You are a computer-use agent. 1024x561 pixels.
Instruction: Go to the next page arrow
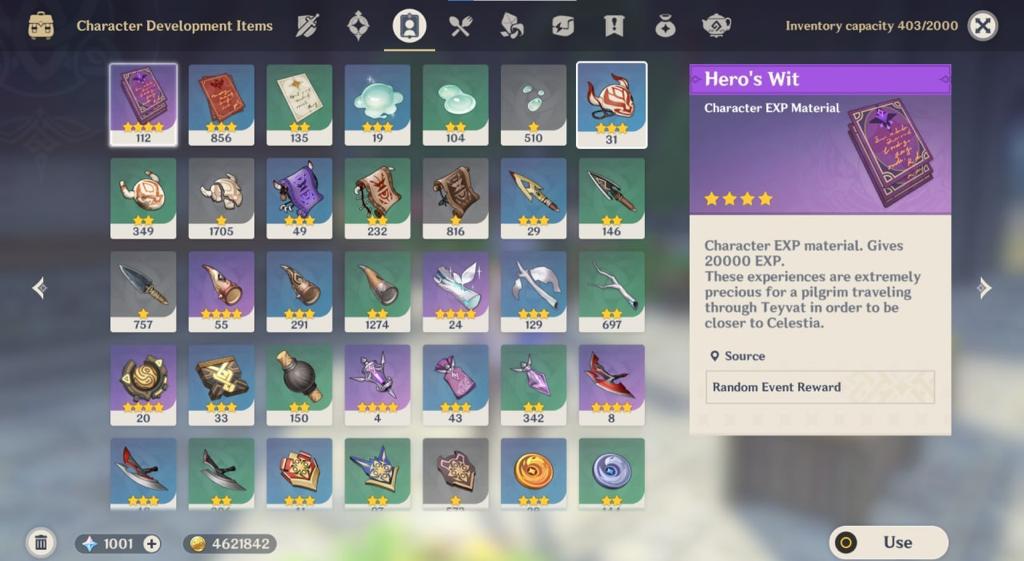coord(984,288)
